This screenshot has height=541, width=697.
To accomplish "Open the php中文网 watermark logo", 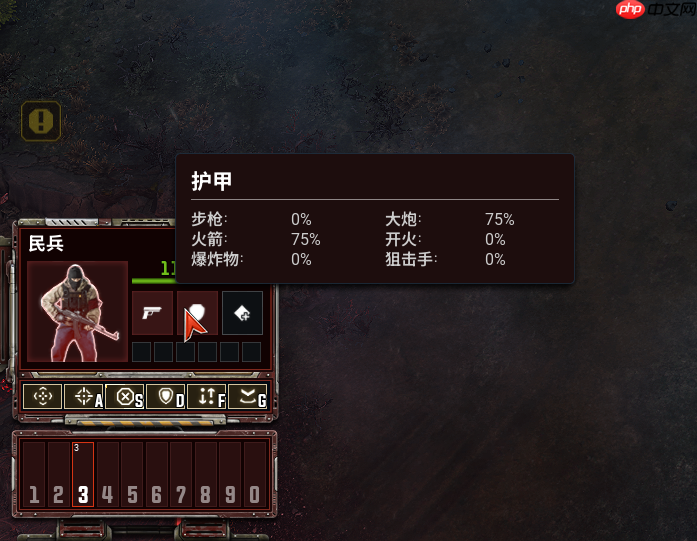I will [x=650, y=11].
